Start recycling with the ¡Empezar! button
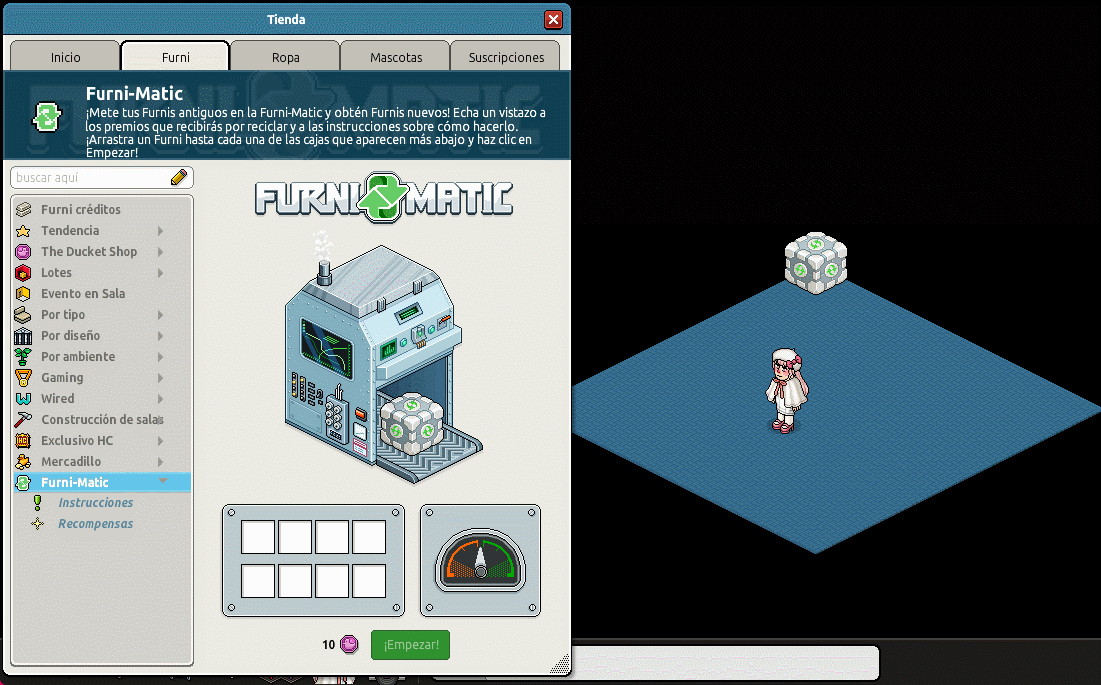The image size is (1101, 685). tap(410, 645)
